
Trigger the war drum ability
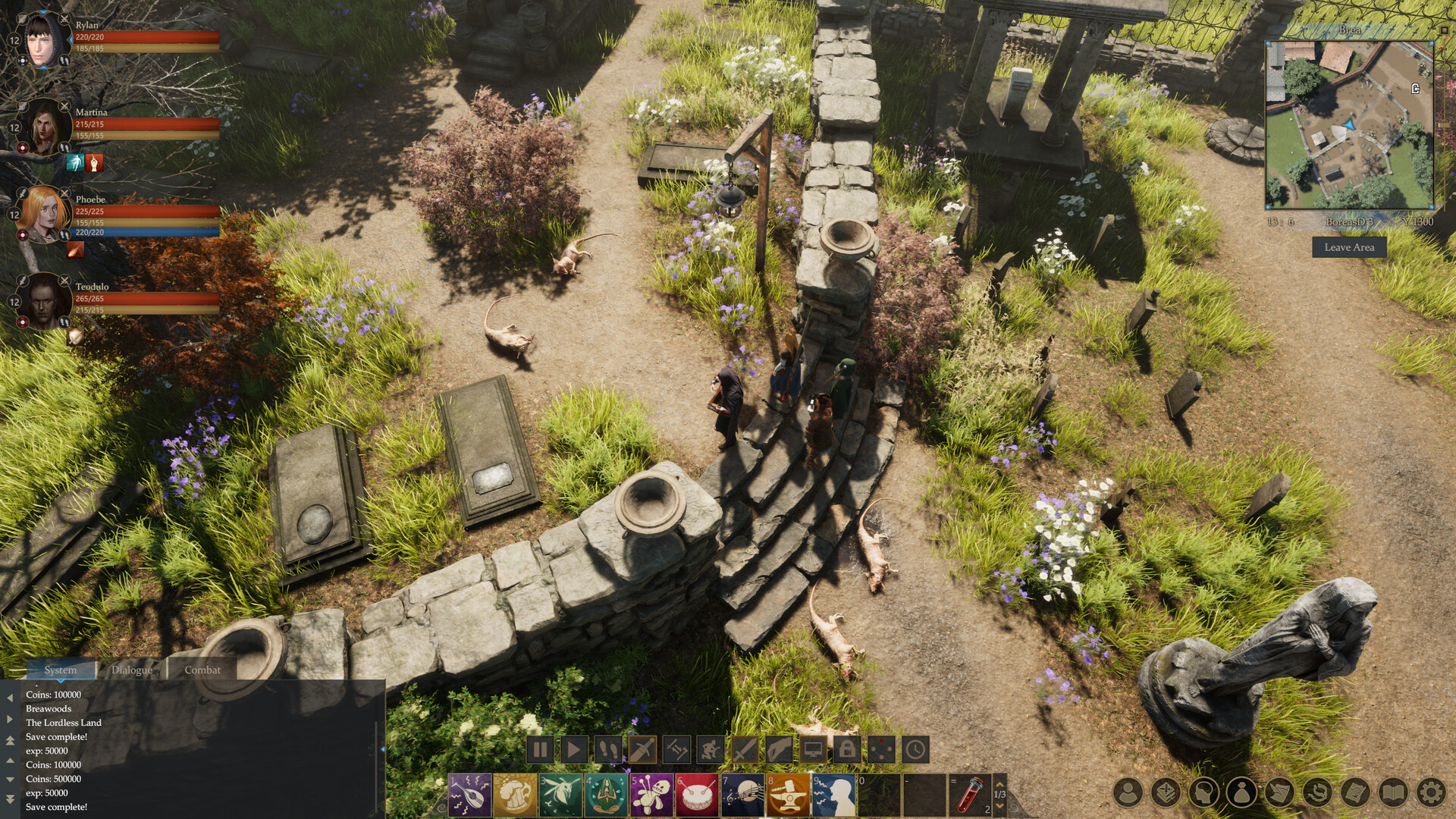click(698, 795)
